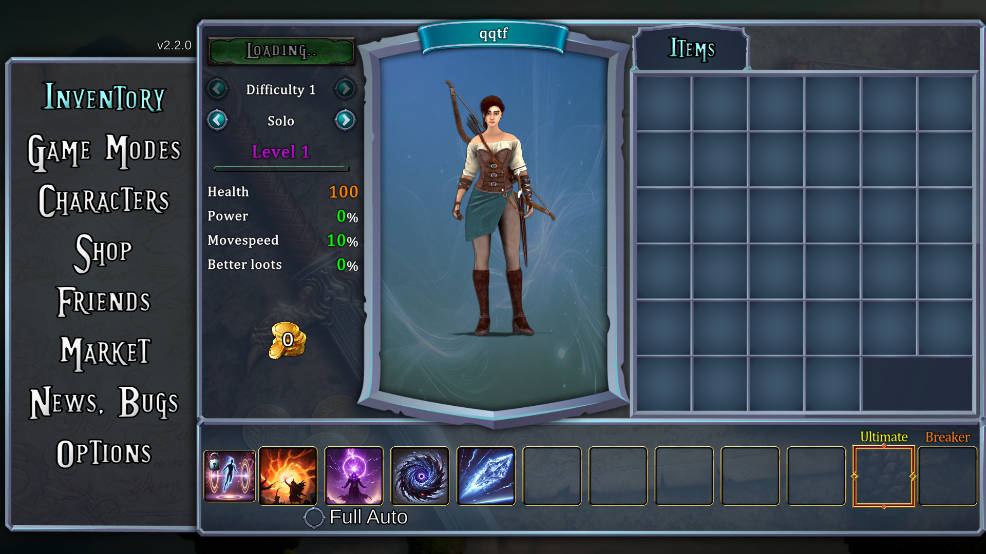Open the Market
The image size is (986, 554).
[104, 352]
